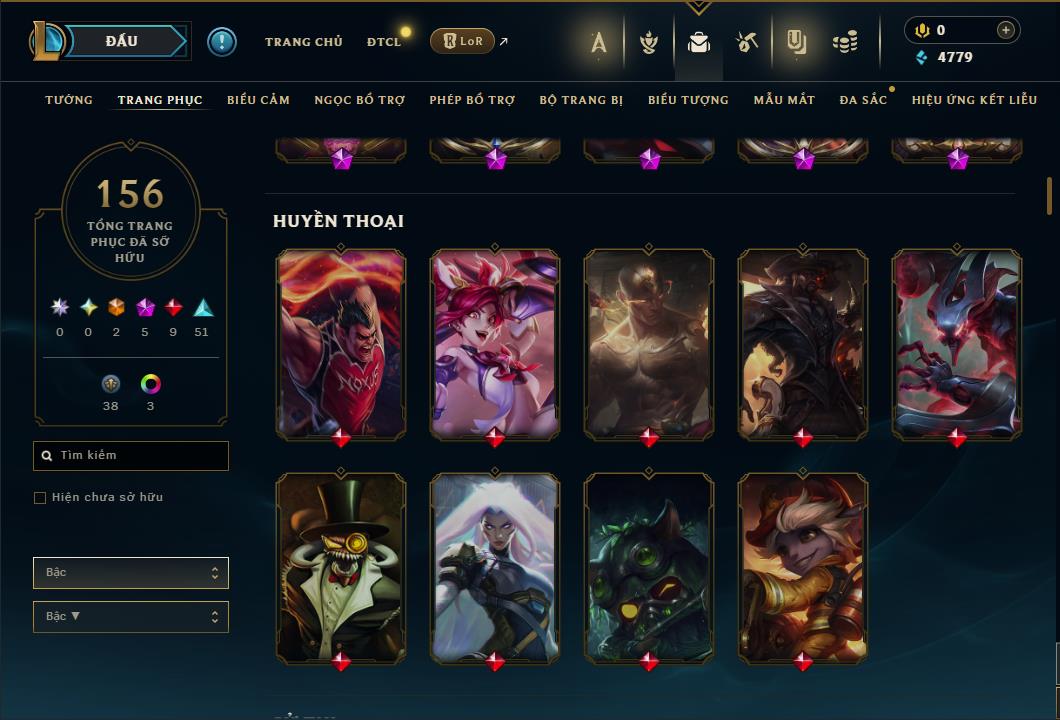Open the LoR external link

pyautogui.click(x=463, y=41)
